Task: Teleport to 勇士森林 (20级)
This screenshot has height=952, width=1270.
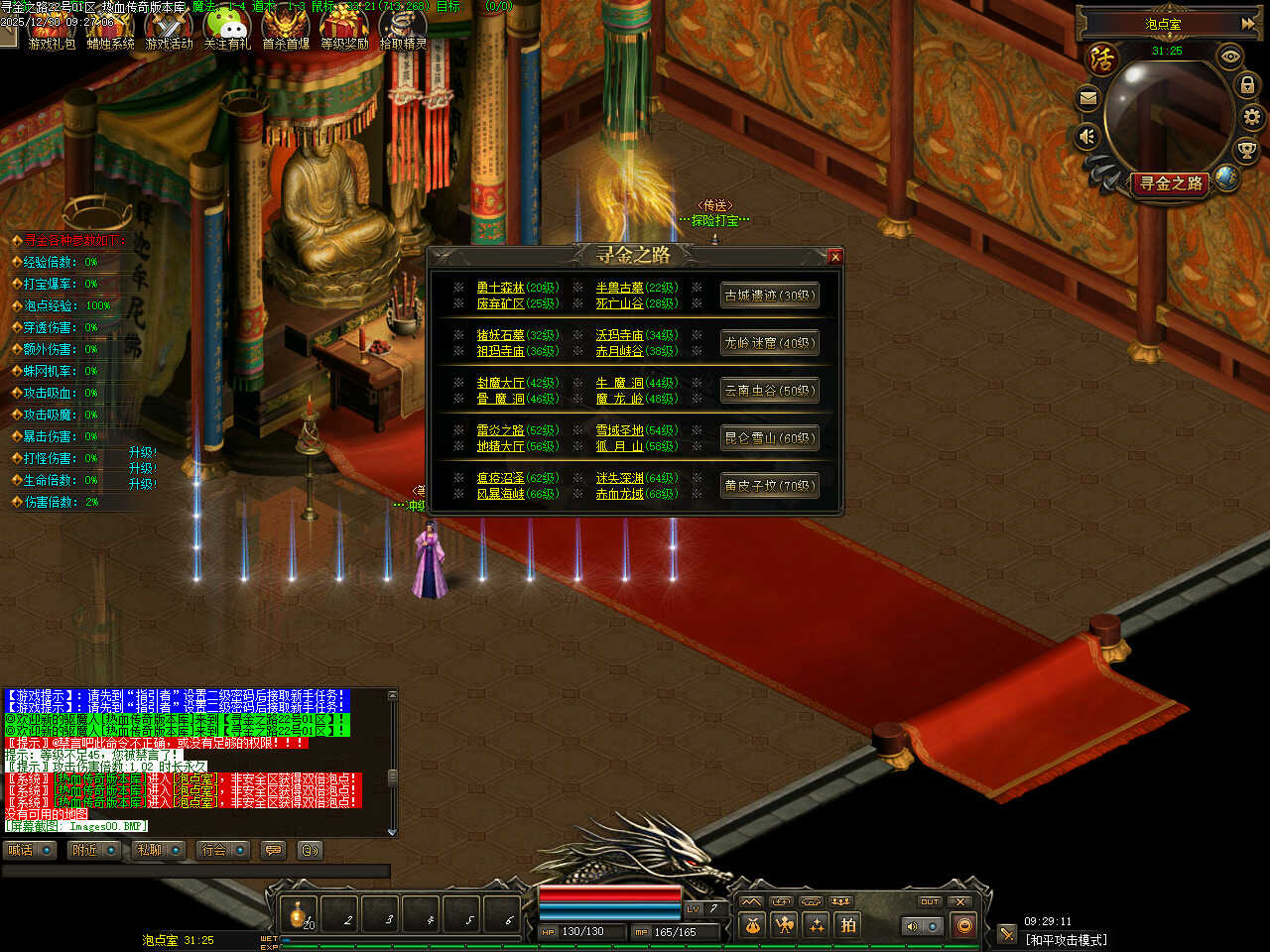Action: (500, 288)
